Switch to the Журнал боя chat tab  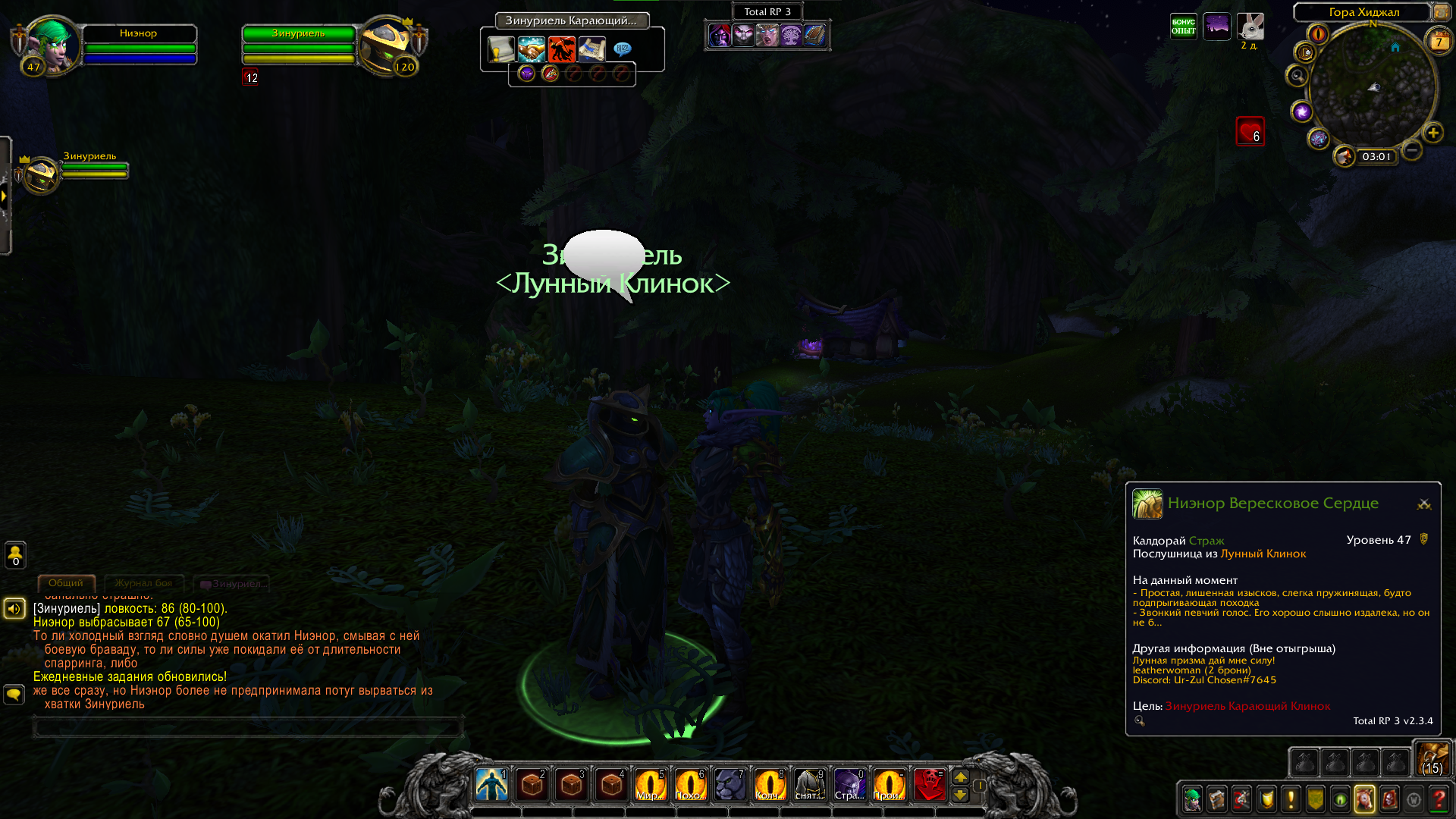(x=143, y=583)
